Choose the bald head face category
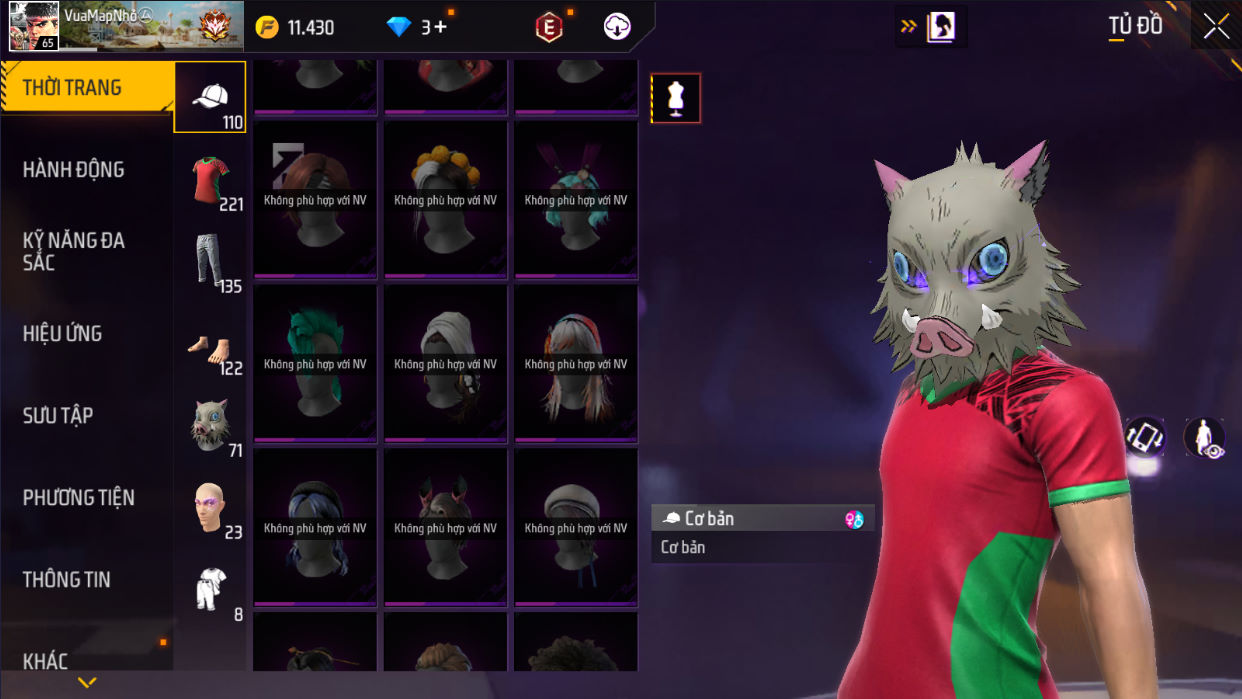Image resolution: width=1242 pixels, height=699 pixels. point(210,508)
